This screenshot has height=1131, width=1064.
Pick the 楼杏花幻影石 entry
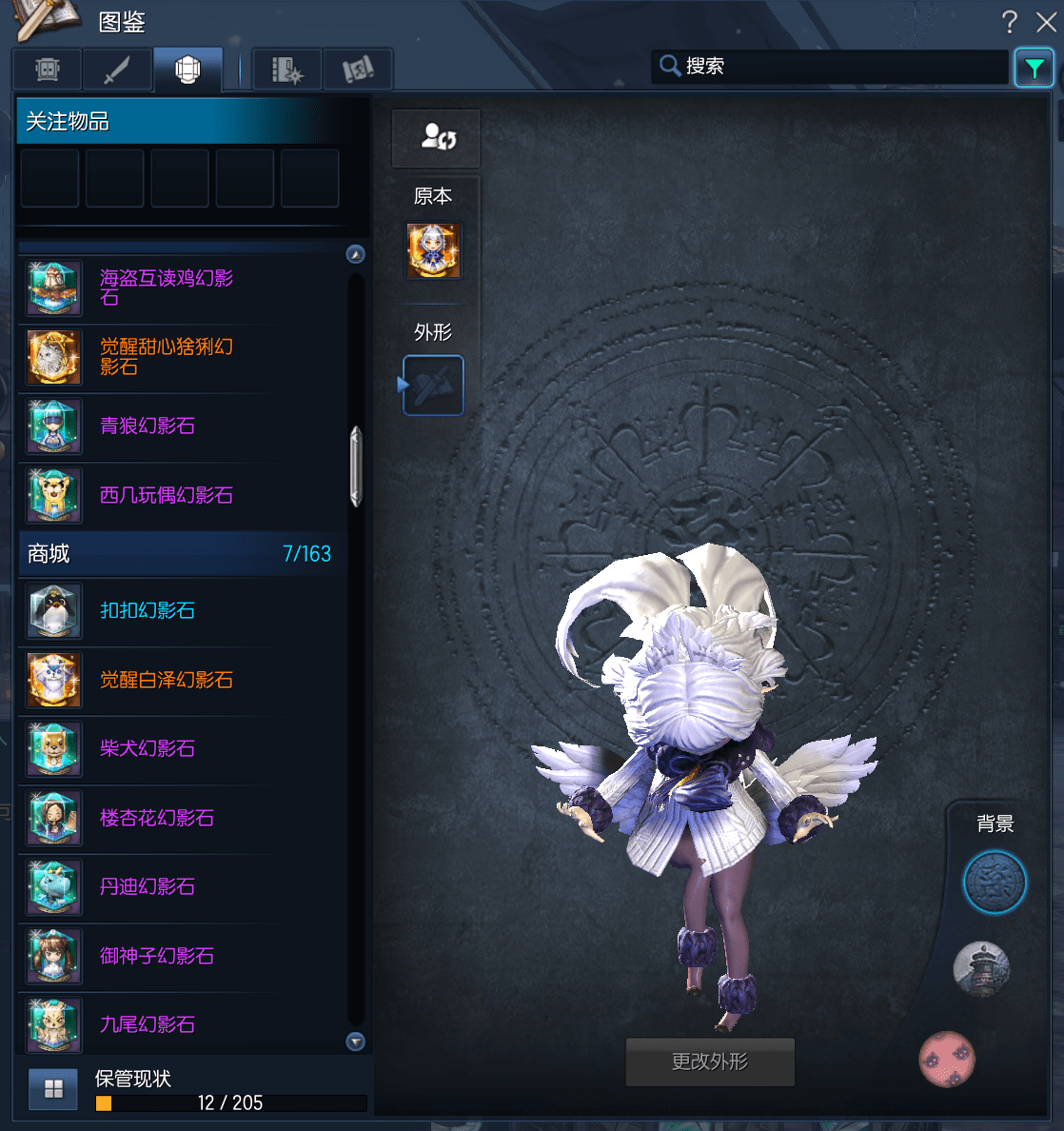(157, 818)
